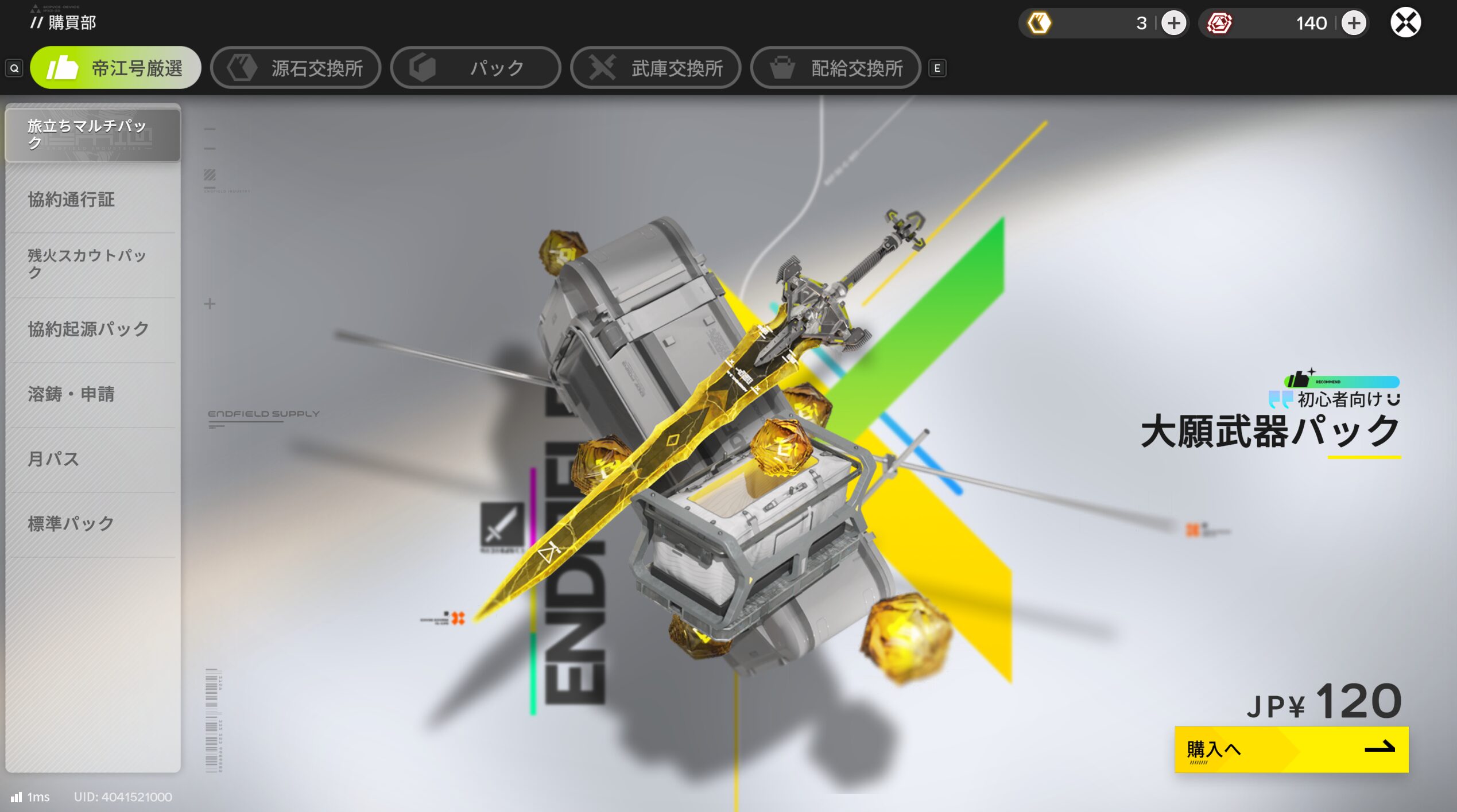
Task: Open 溶鋳・申請 in the sidebar
Action: [92, 394]
